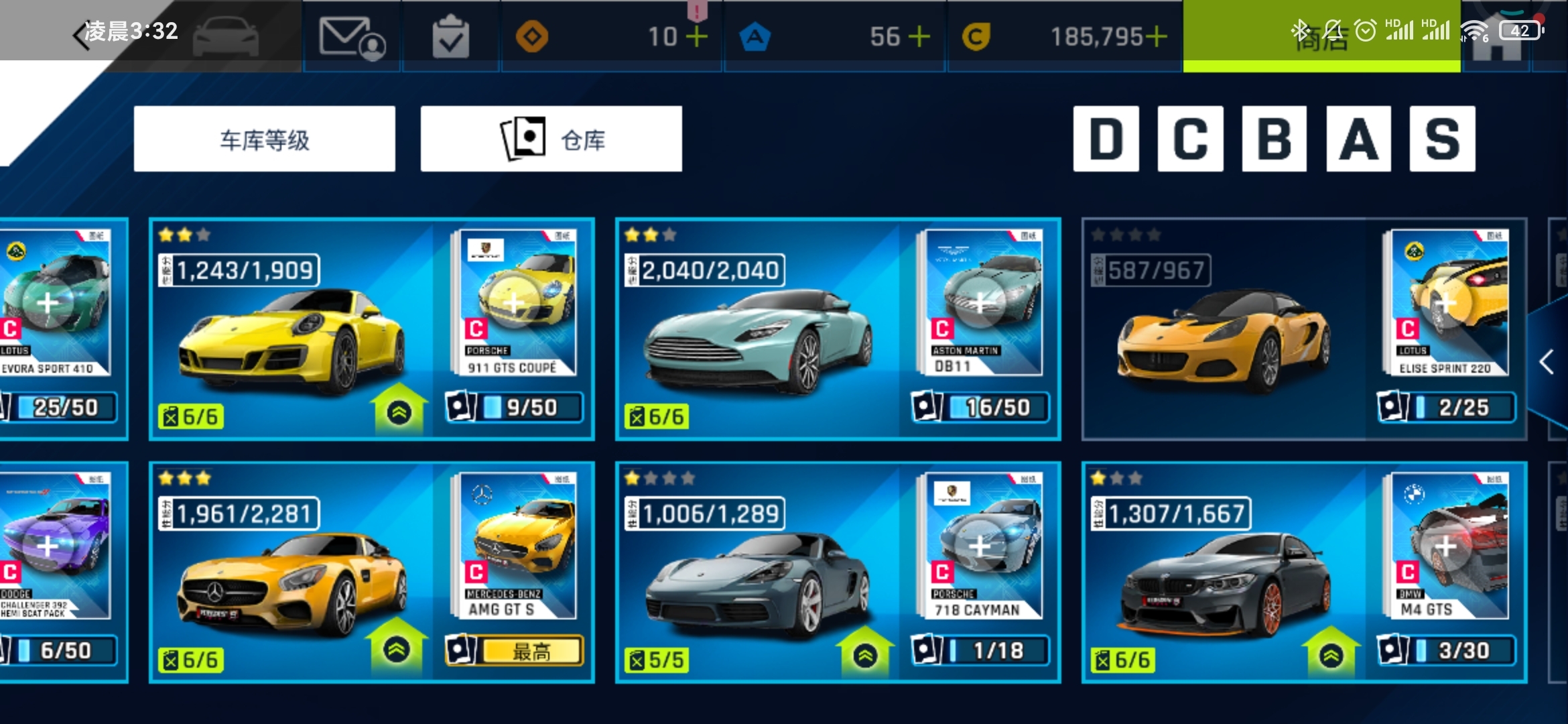Open the clipboard missions icon
This screenshot has height=724, width=1568.
pos(450,37)
